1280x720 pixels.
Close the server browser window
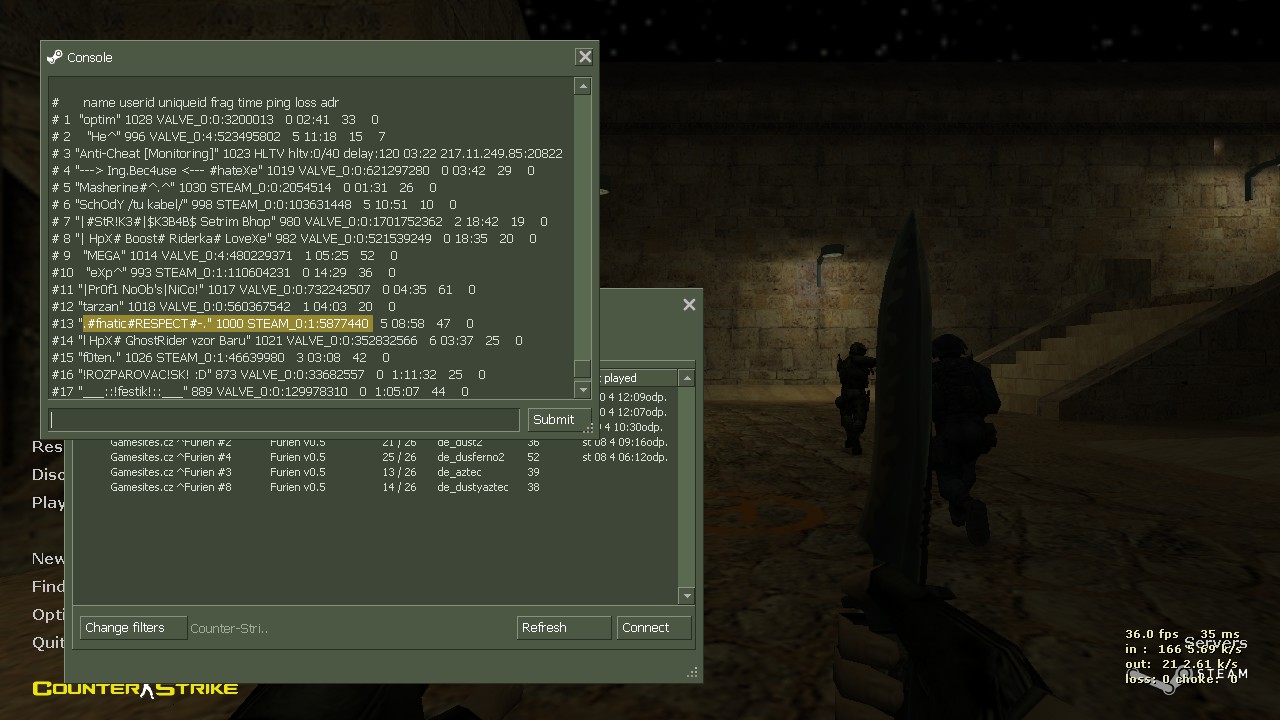[x=689, y=305]
